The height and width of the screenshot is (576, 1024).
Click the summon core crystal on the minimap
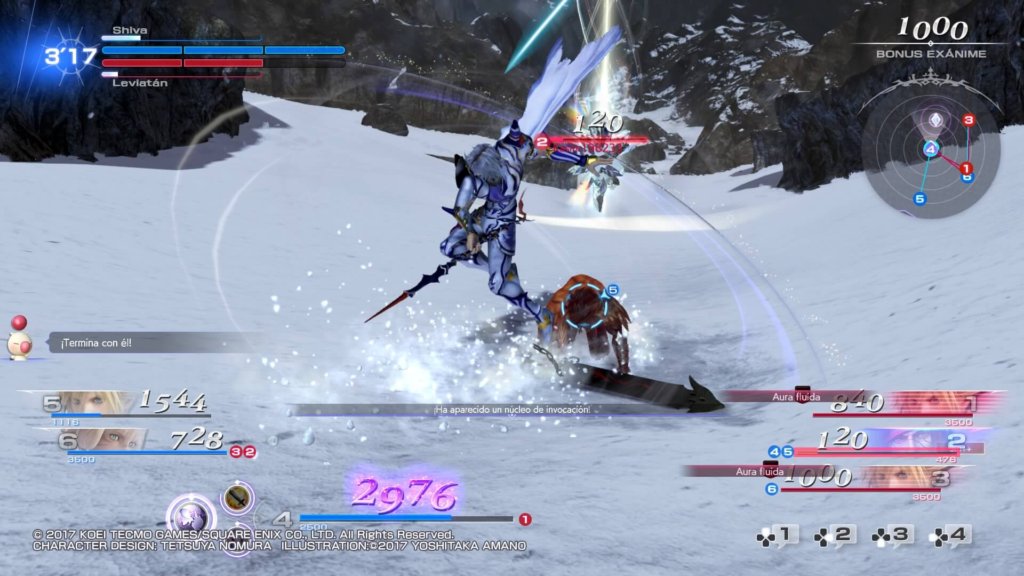[x=930, y=117]
